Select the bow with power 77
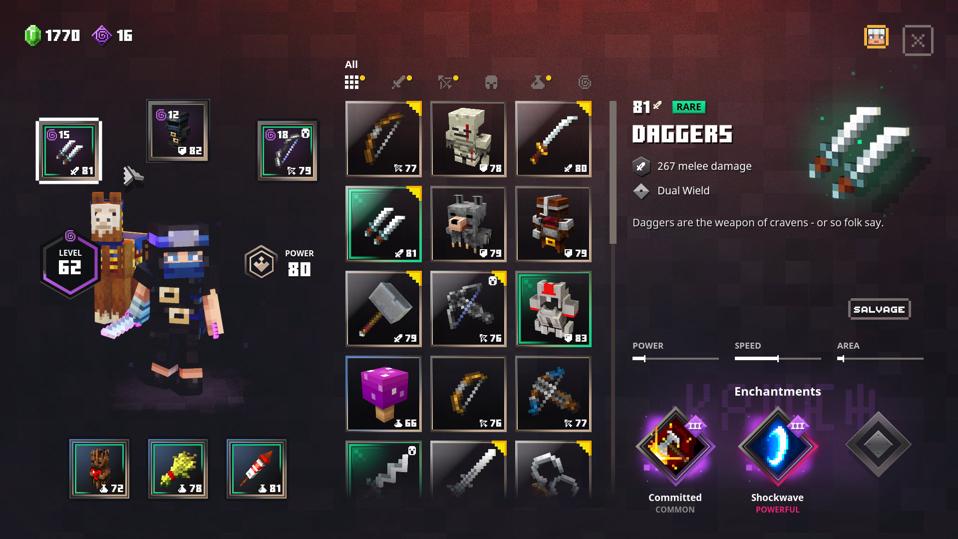958x539 pixels. tap(383, 138)
